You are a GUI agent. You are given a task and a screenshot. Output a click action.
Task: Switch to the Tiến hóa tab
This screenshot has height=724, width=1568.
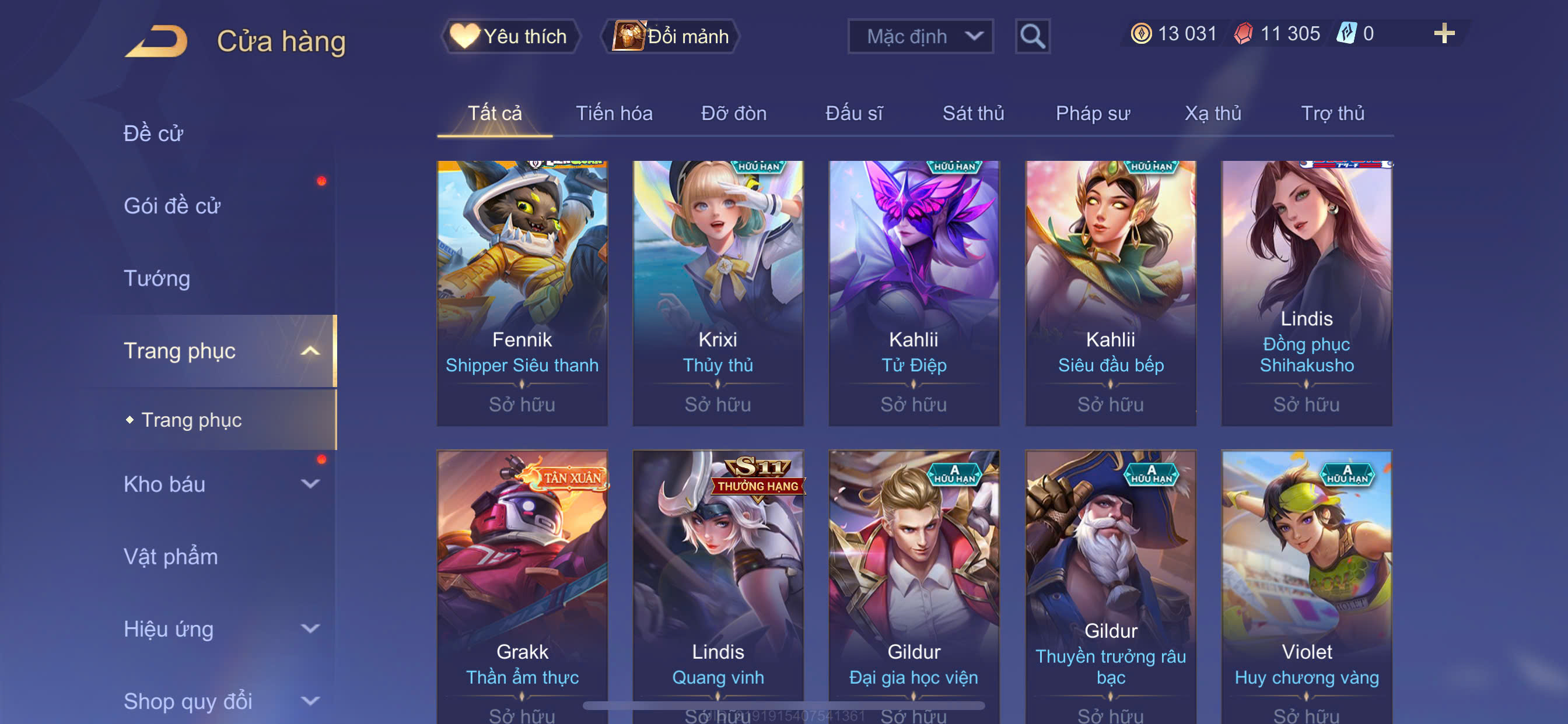[x=614, y=113]
